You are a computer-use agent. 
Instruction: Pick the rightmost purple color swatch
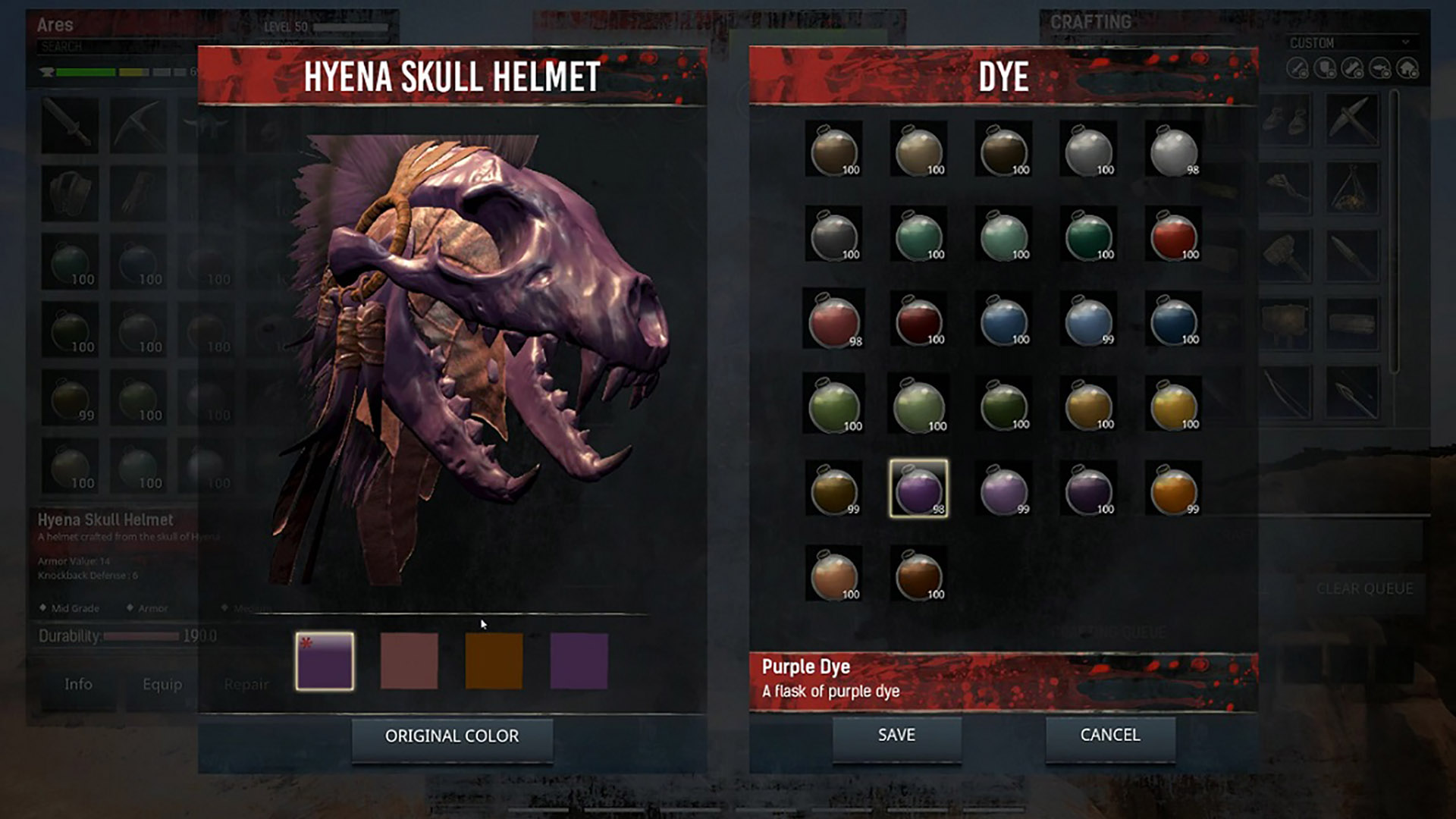pos(579,661)
